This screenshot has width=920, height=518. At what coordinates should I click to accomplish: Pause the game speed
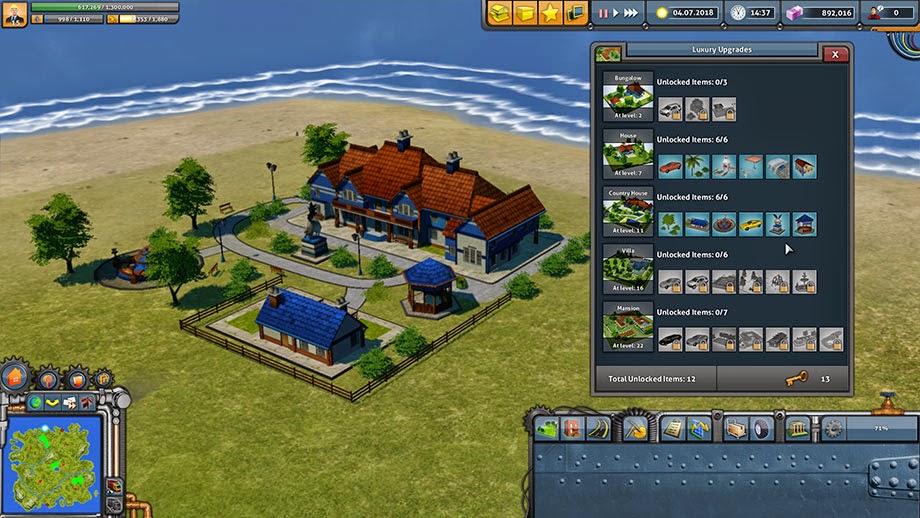(x=603, y=13)
